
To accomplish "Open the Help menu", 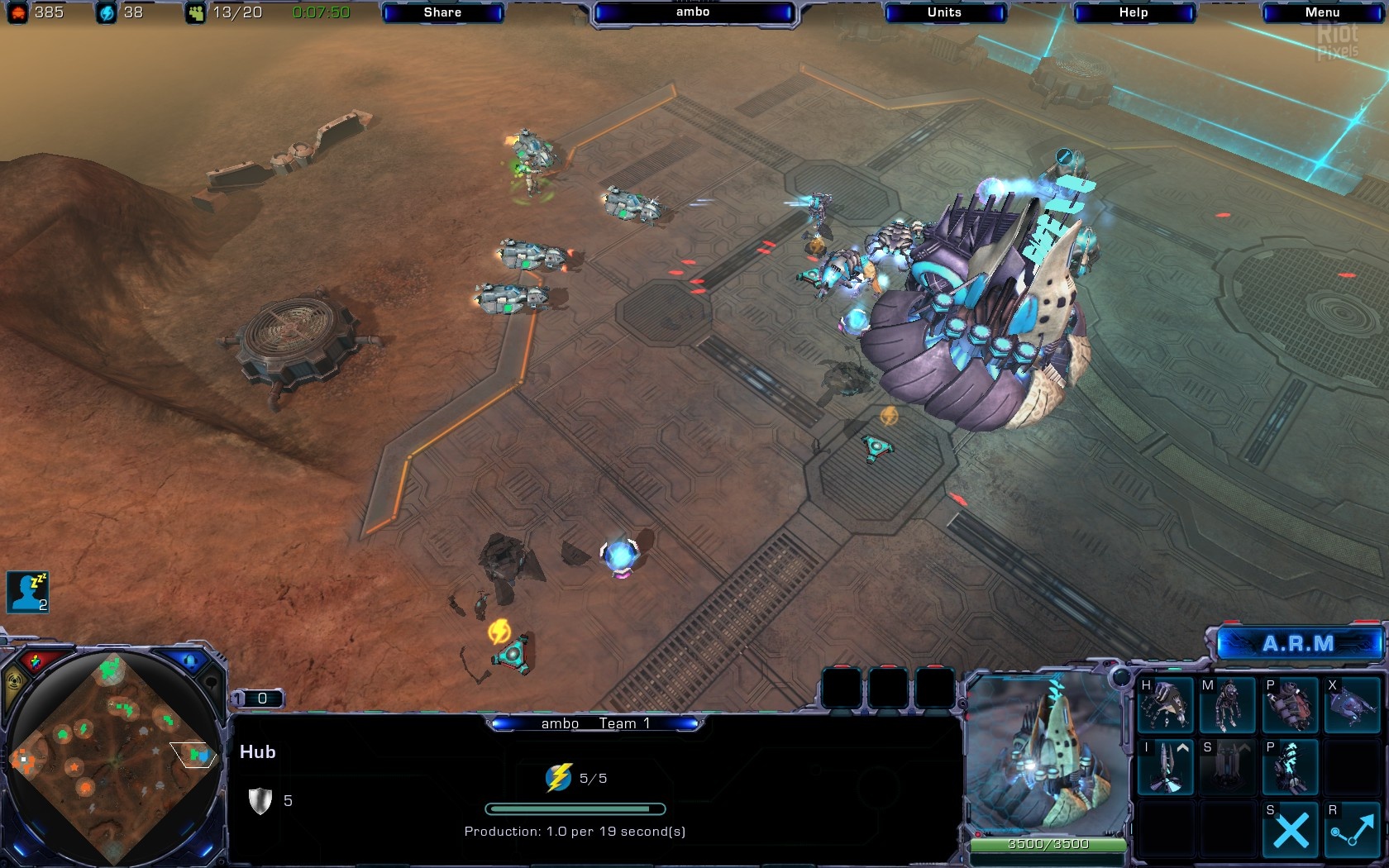I will coord(1133,12).
